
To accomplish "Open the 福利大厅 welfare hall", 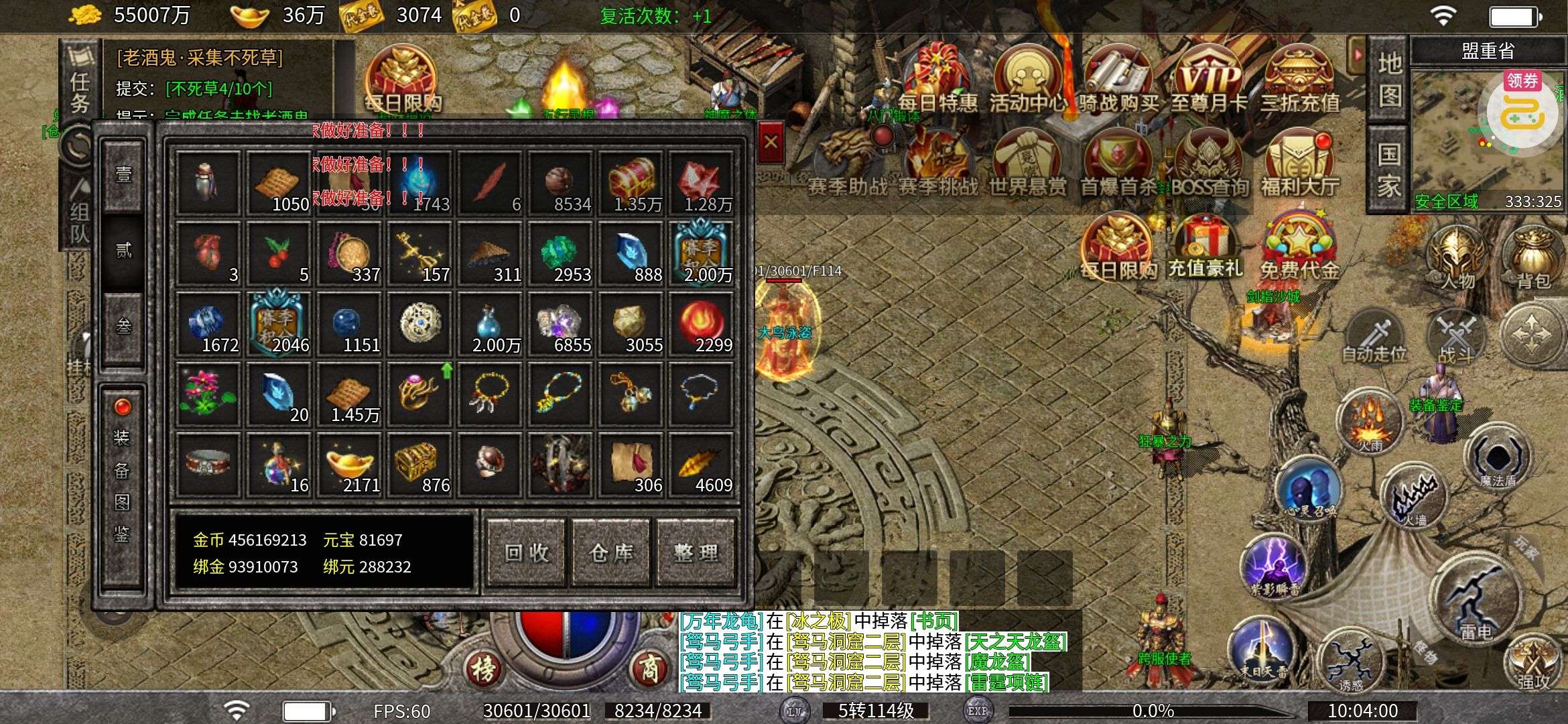I will (1300, 164).
